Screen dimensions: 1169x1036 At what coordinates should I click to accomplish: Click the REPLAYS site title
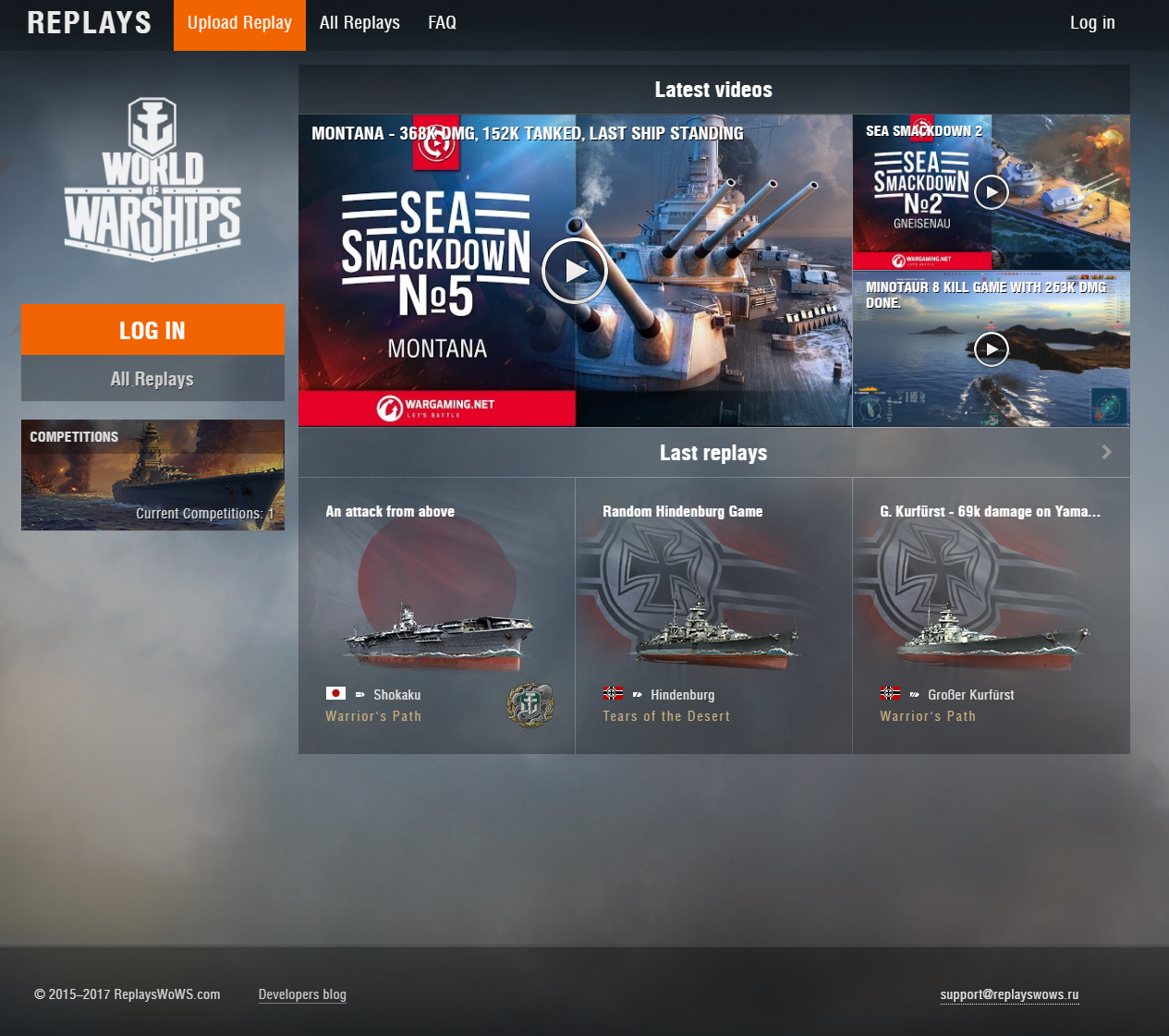click(x=89, y=24)
